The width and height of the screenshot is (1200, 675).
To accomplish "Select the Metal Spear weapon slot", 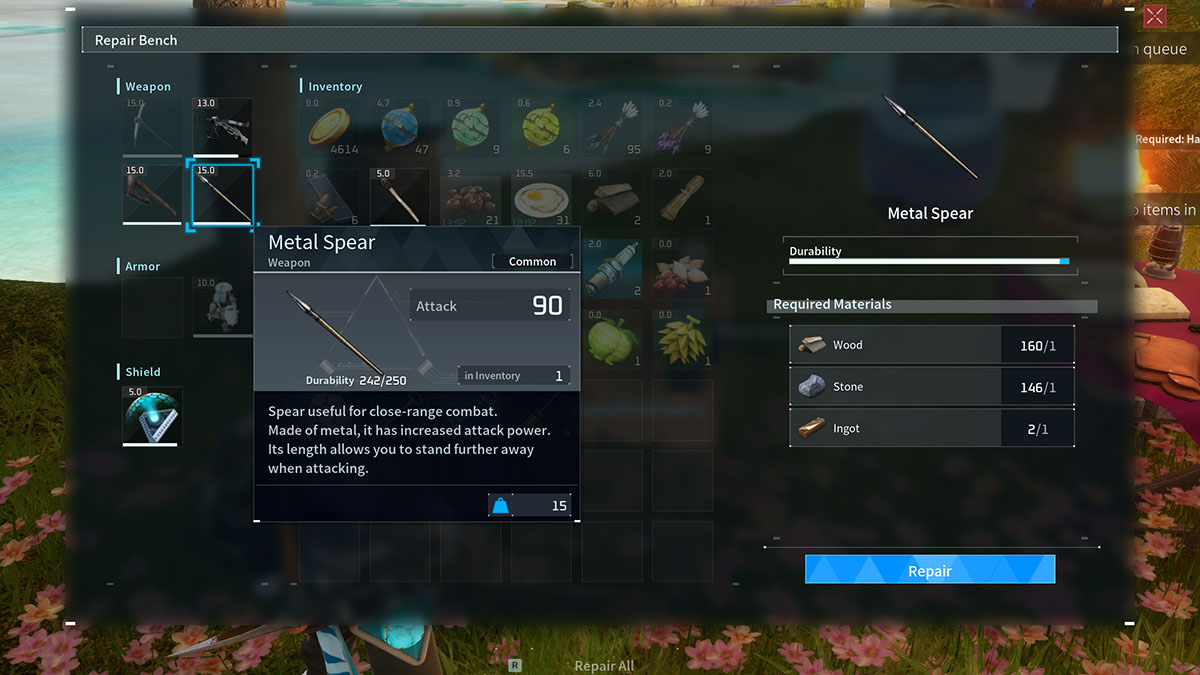I will coord(223,195).
